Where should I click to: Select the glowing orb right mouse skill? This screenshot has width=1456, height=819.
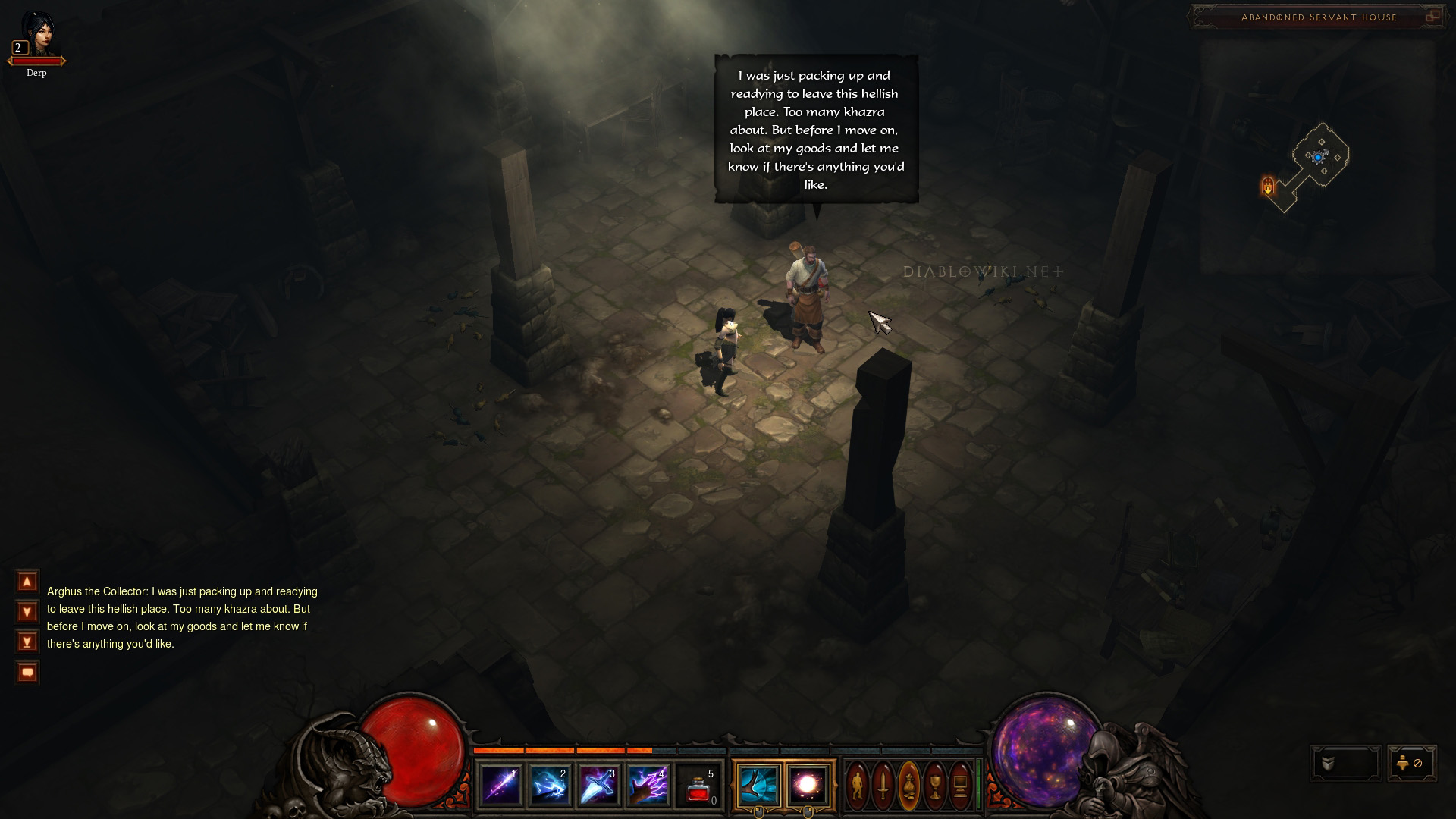[808, 785]
